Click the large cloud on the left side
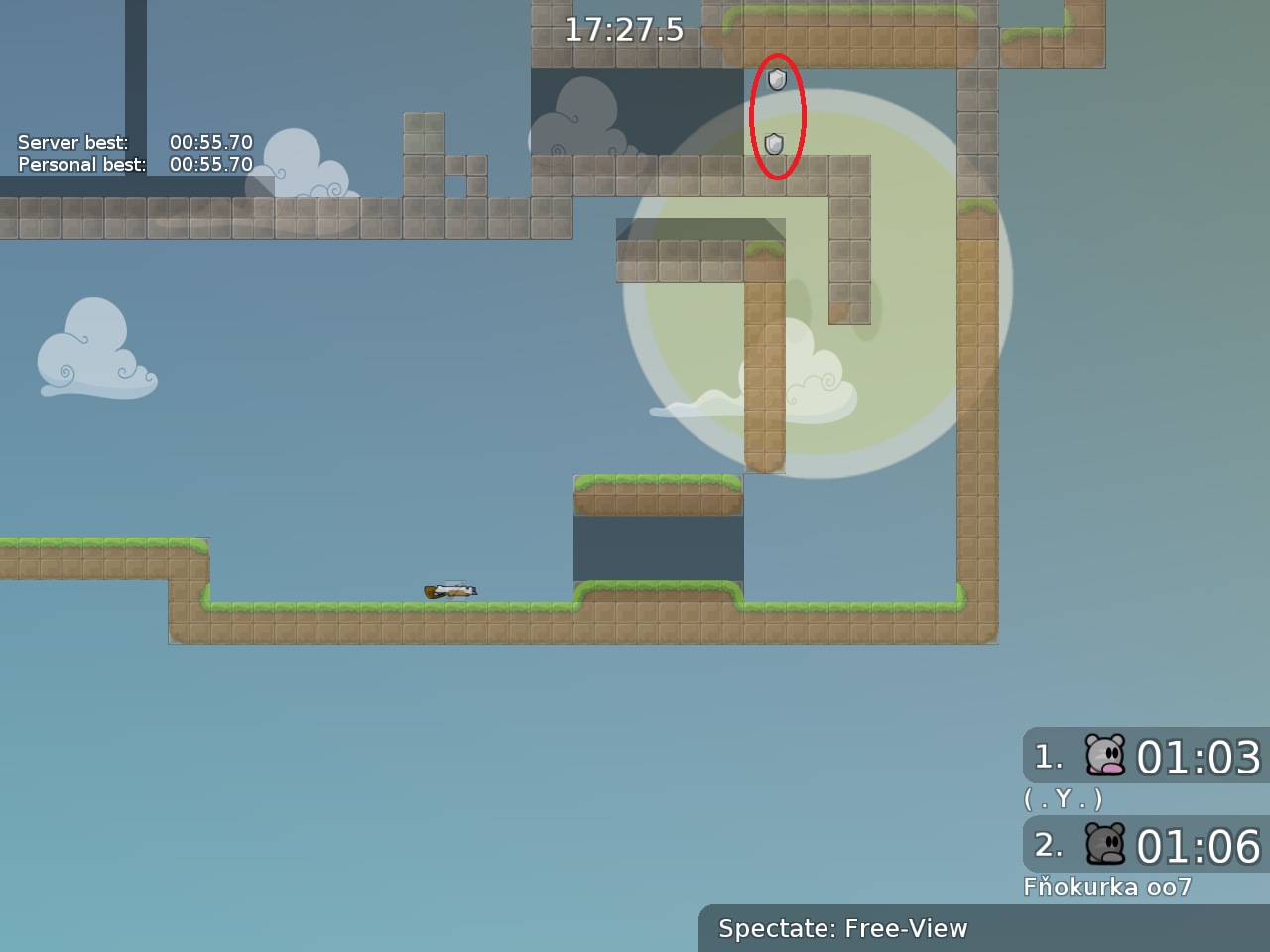Viewport: 1270px width, 952px height. (x=94, y=352)
